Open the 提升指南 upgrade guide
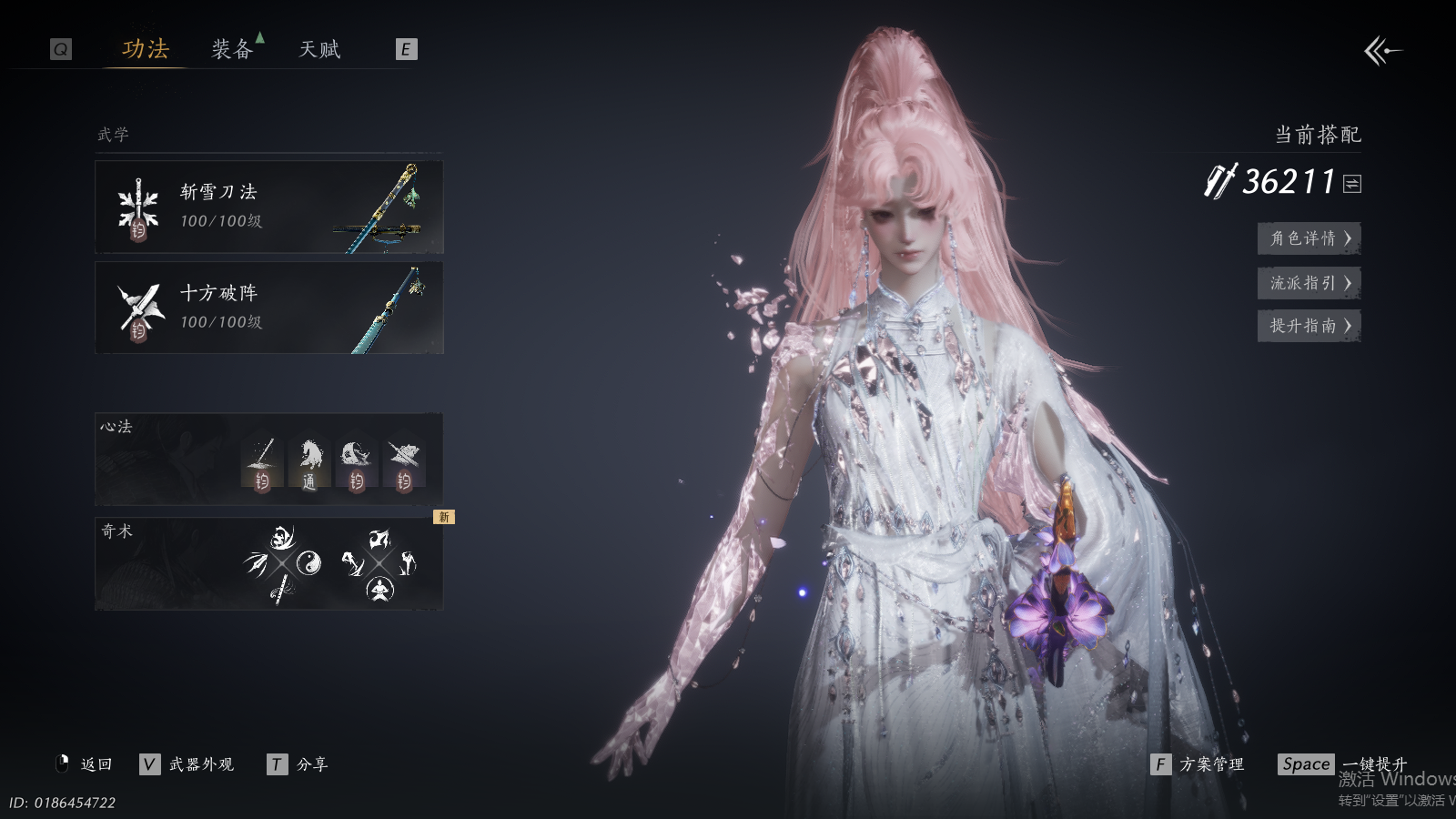This screenshot has width=1456, height=819. pyautogui.click(x=1309, y=326)
